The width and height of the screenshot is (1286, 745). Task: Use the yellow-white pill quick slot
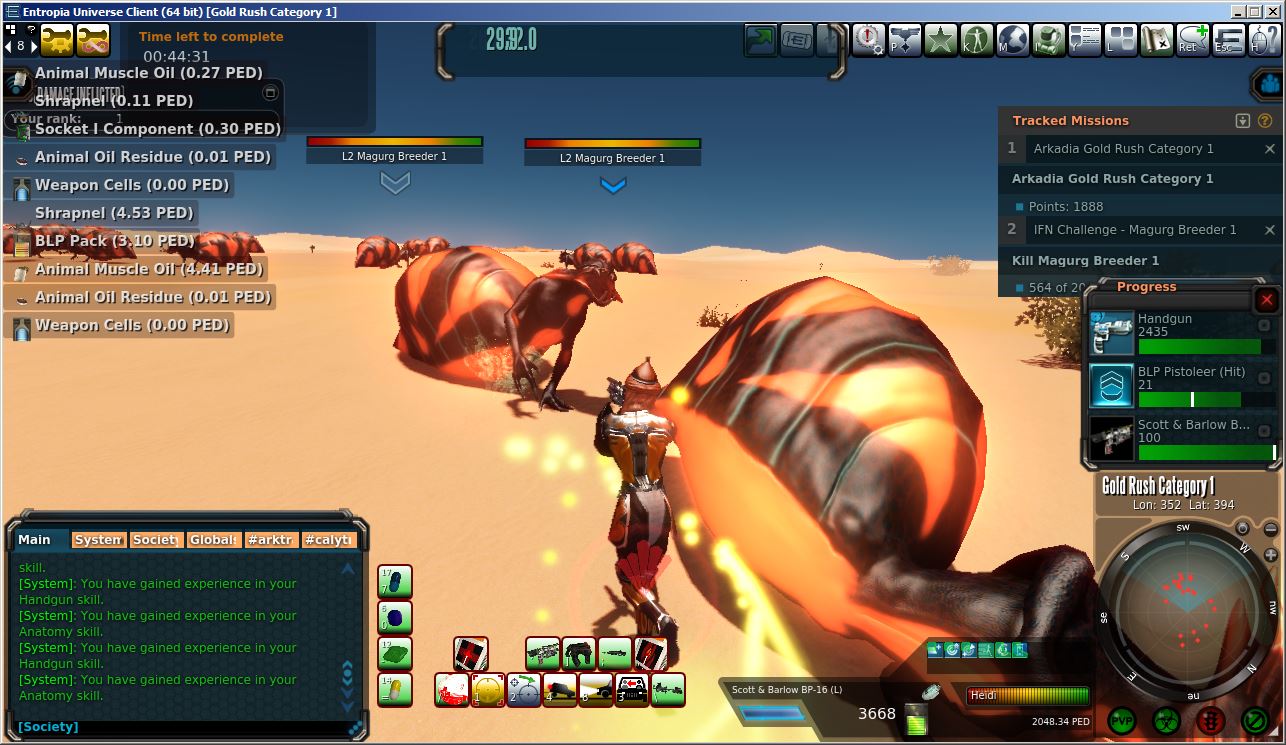tap(395, 690)
